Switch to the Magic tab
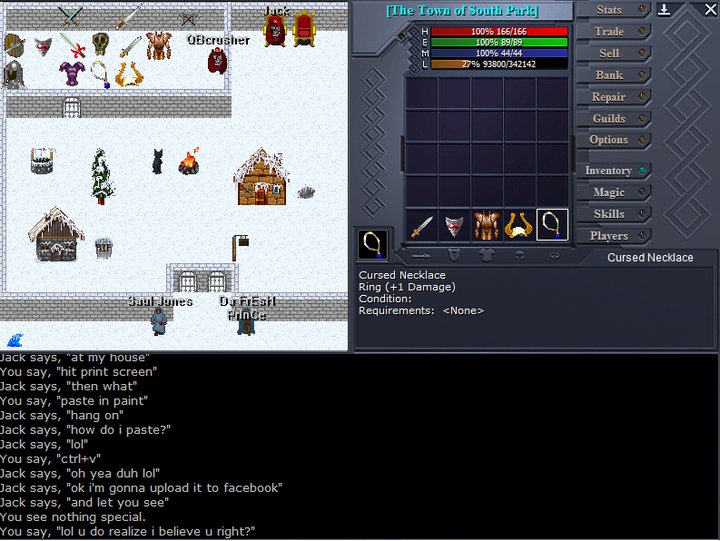Viewport: 720px width, 541px height. click(x=609, y=192)
